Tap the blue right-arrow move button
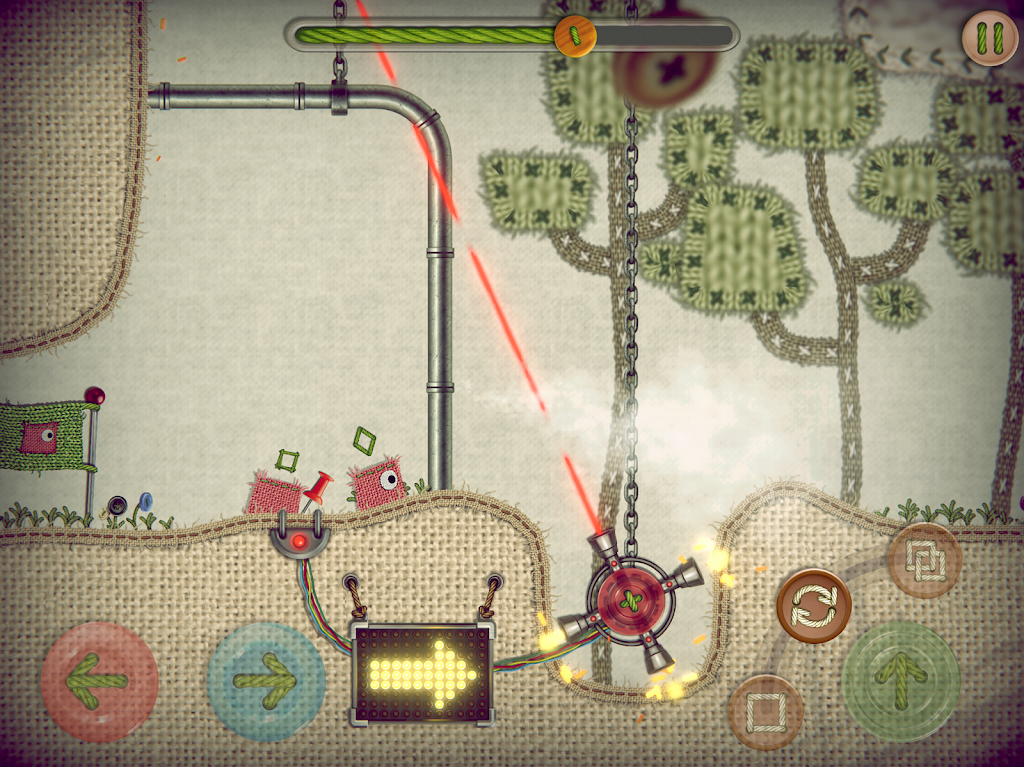Viewport: 1024px width, 767px height. [265, 681]
